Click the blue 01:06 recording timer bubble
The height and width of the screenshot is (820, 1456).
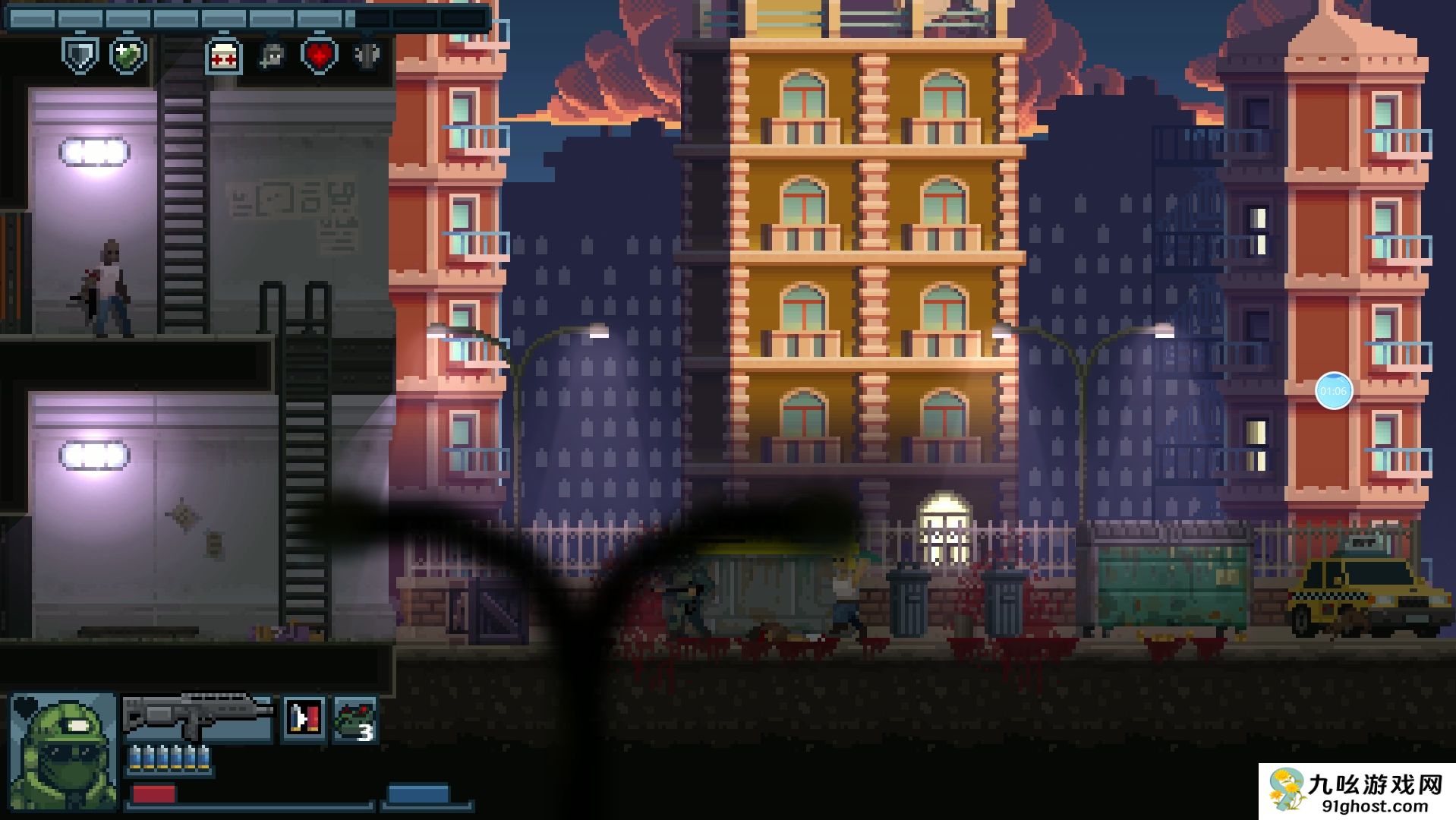[1333, 391]
